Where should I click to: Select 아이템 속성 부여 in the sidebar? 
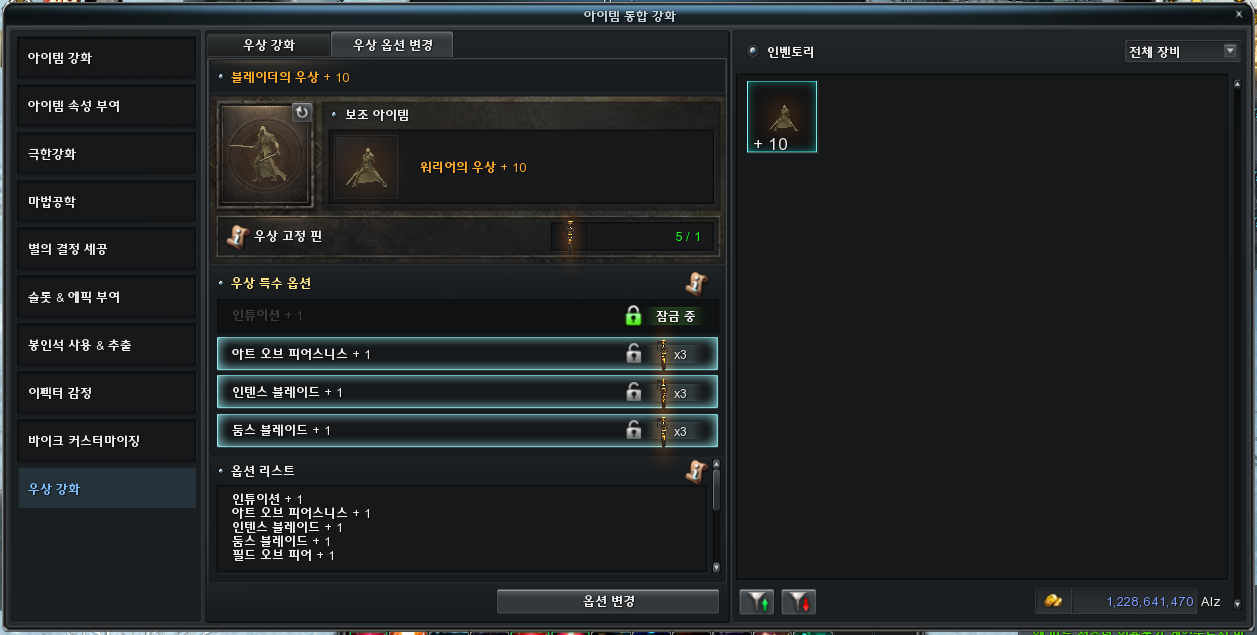coord(106,106)
